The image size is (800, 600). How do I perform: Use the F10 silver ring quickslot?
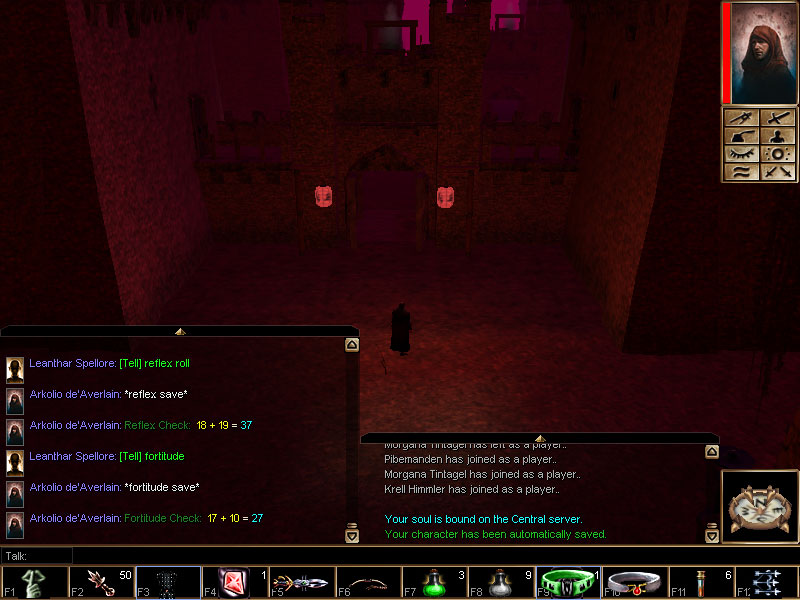tap(635, 582)
